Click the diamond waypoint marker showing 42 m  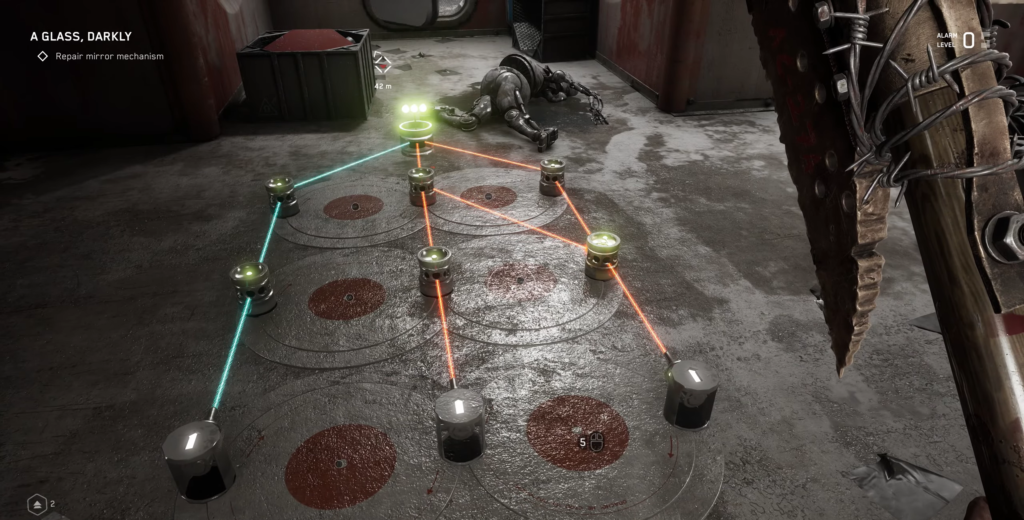[x=382, y=68]
